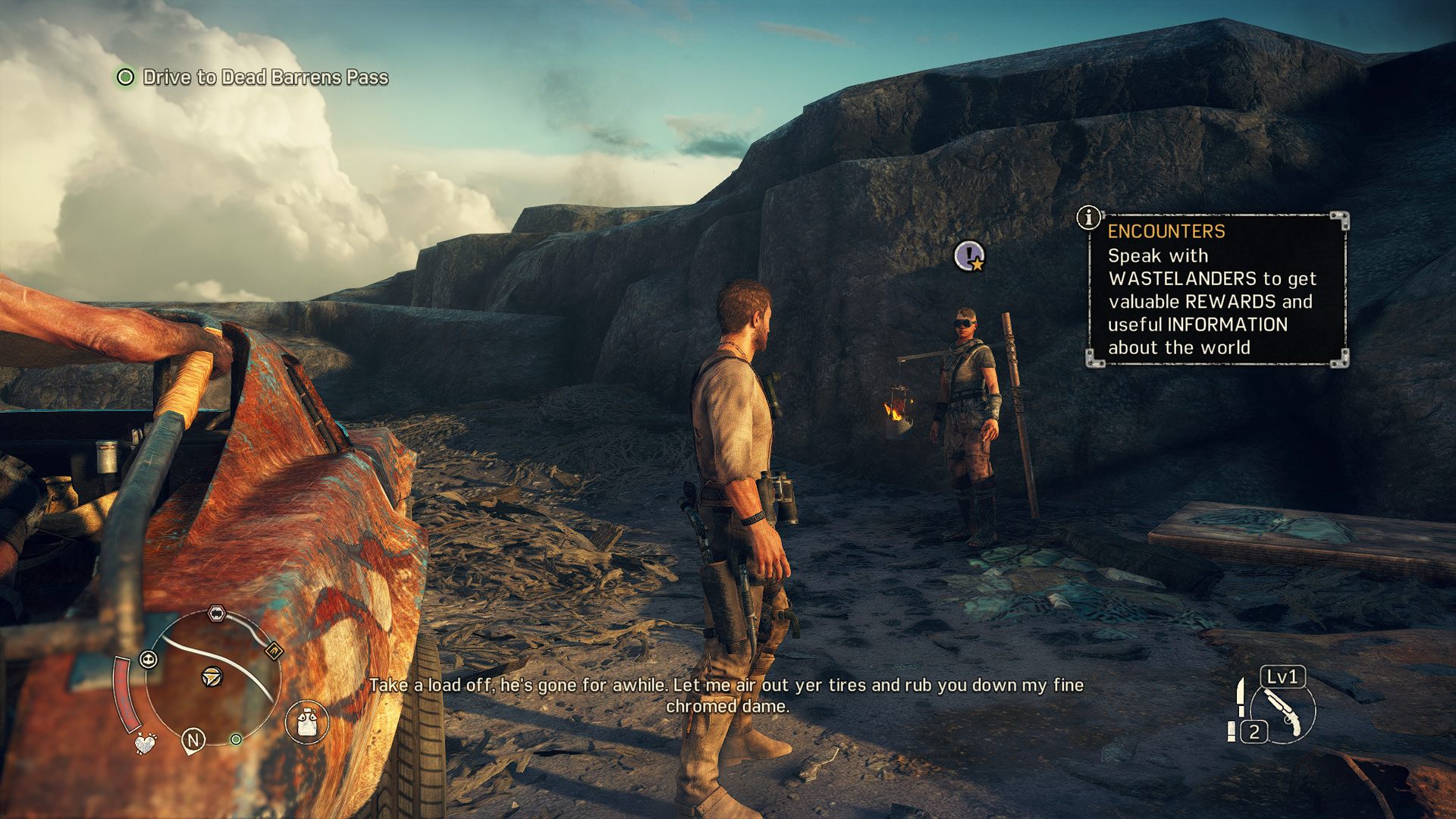Click the green objective dot on minimap
This screenshot has width=1456, height=819.
237,739
